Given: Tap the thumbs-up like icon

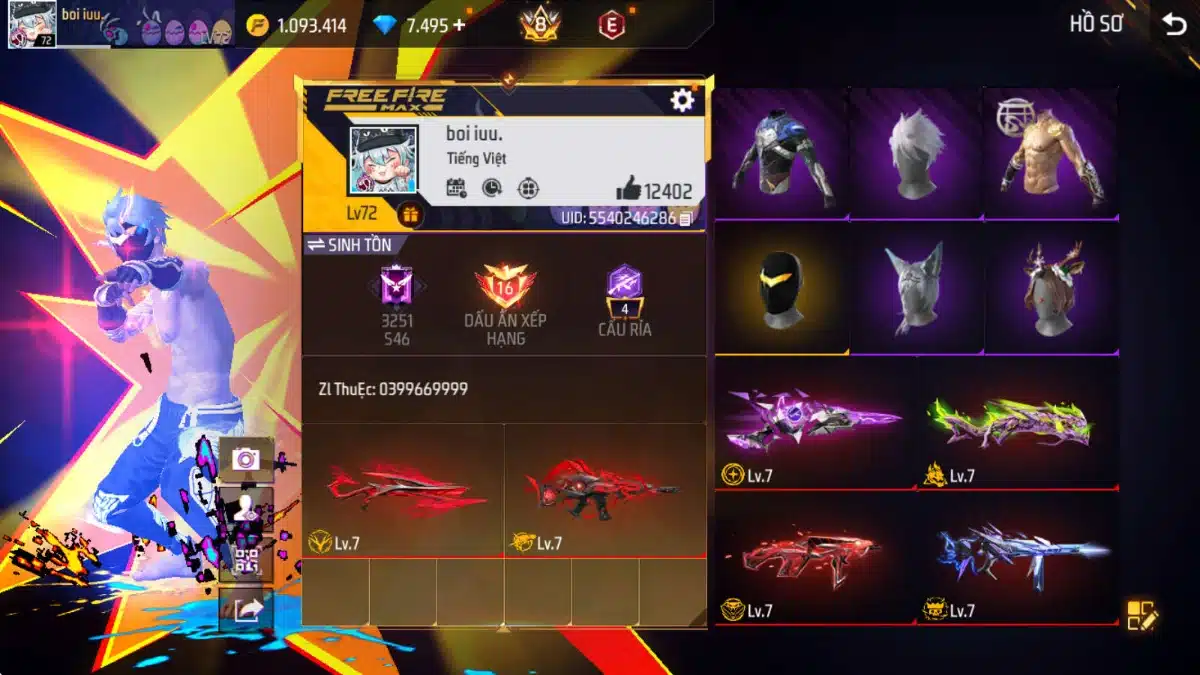Looking at the screenshot, I should [628, 188].
